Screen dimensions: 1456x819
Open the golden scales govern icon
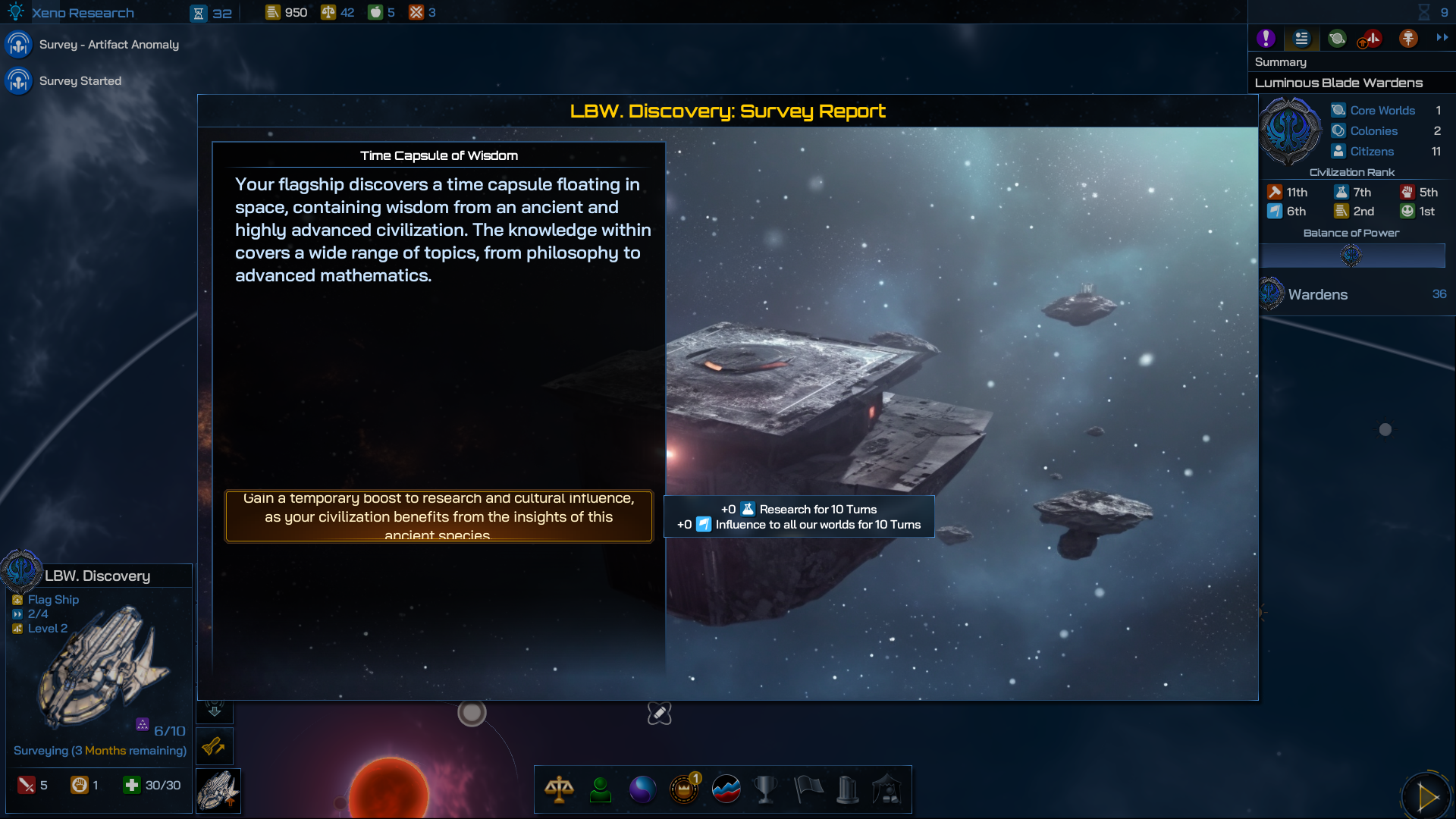tap(559, 789)
